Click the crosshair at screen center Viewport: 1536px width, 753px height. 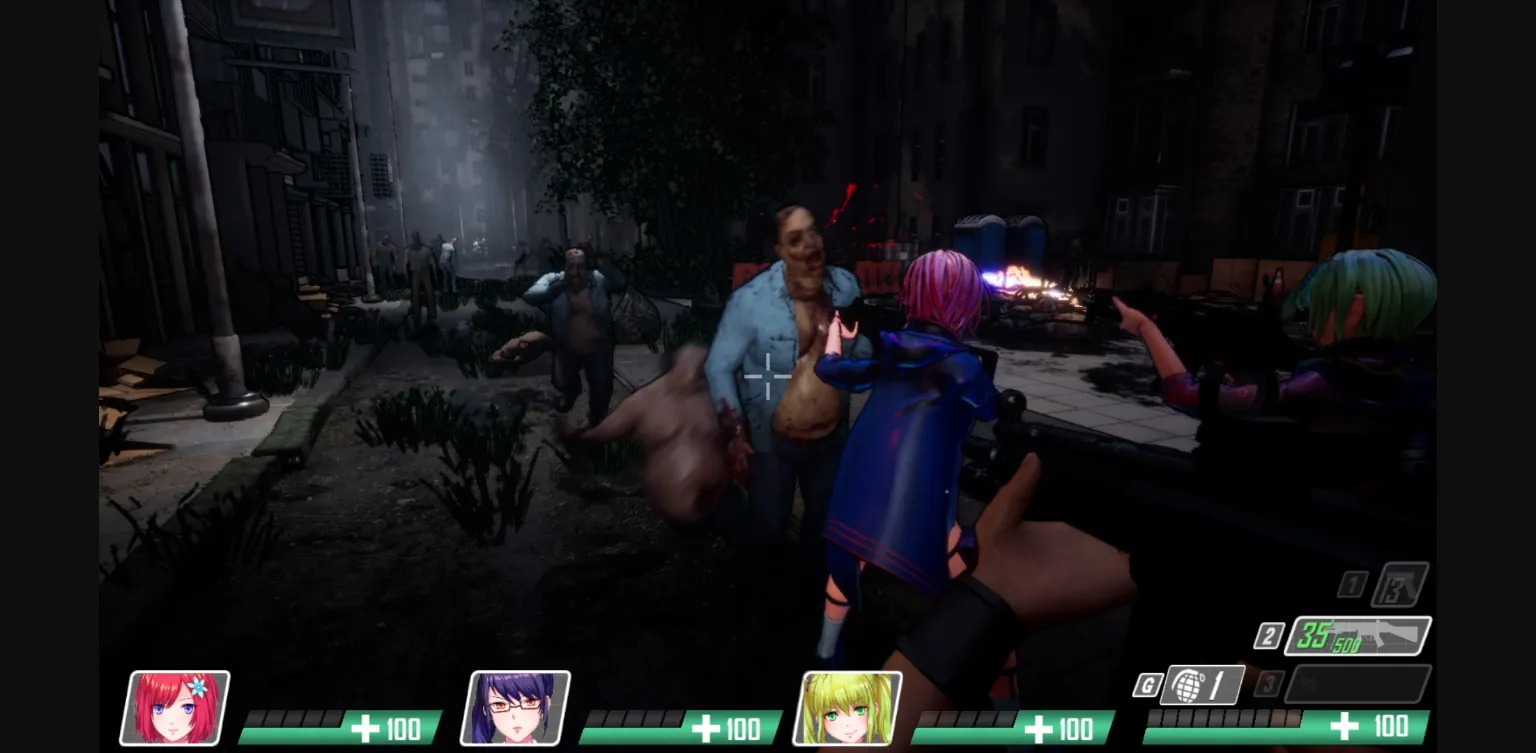click(767, 377)
